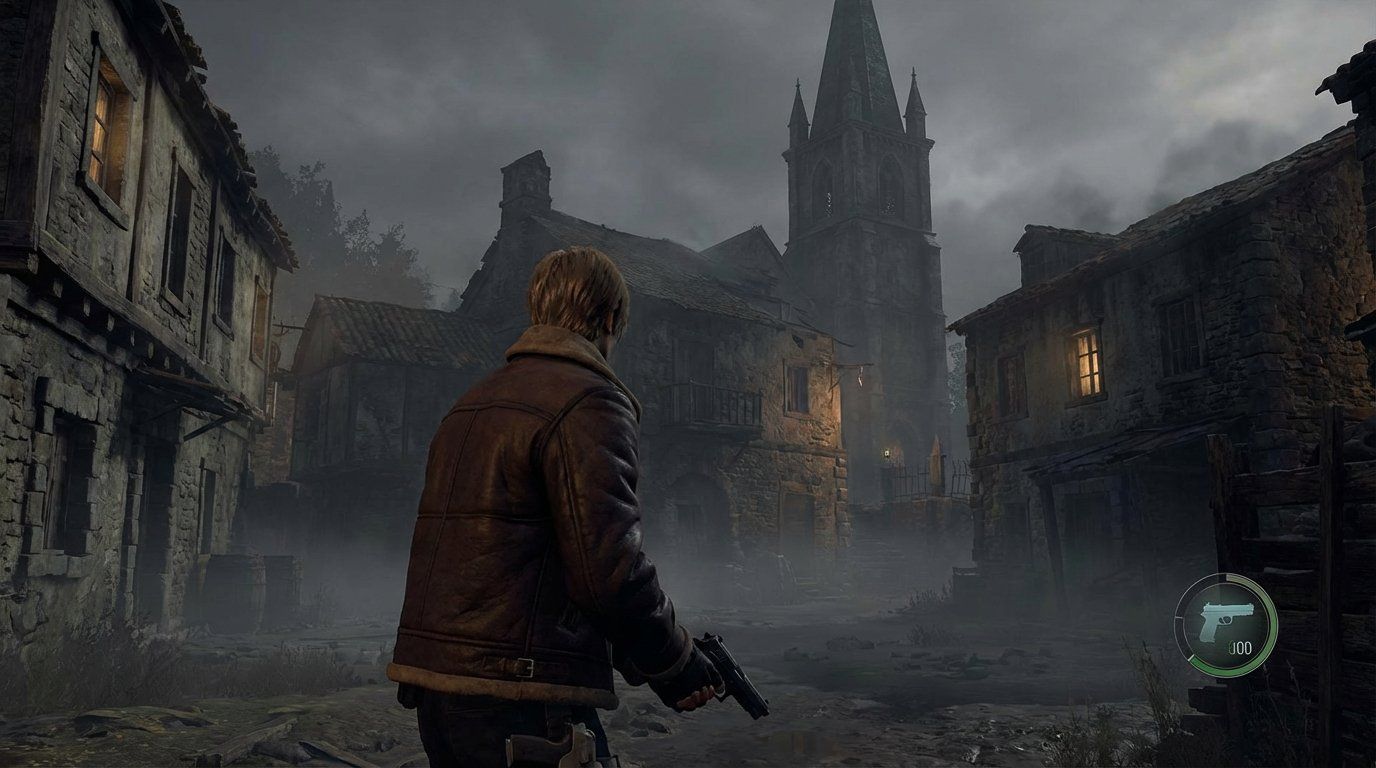This screenshot has height=768, width=1376.
Task: Click the glowing lantern near the church entrance
Action: click(x=887, y=454)
